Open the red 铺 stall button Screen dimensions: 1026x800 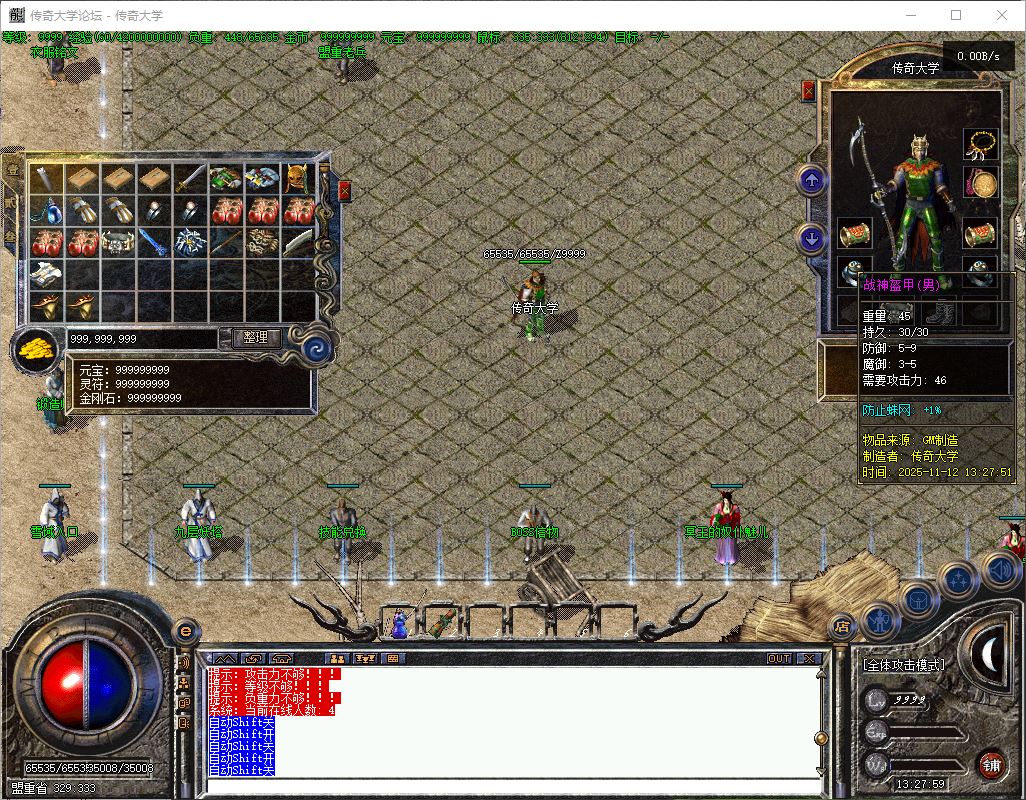click(990, 765)
